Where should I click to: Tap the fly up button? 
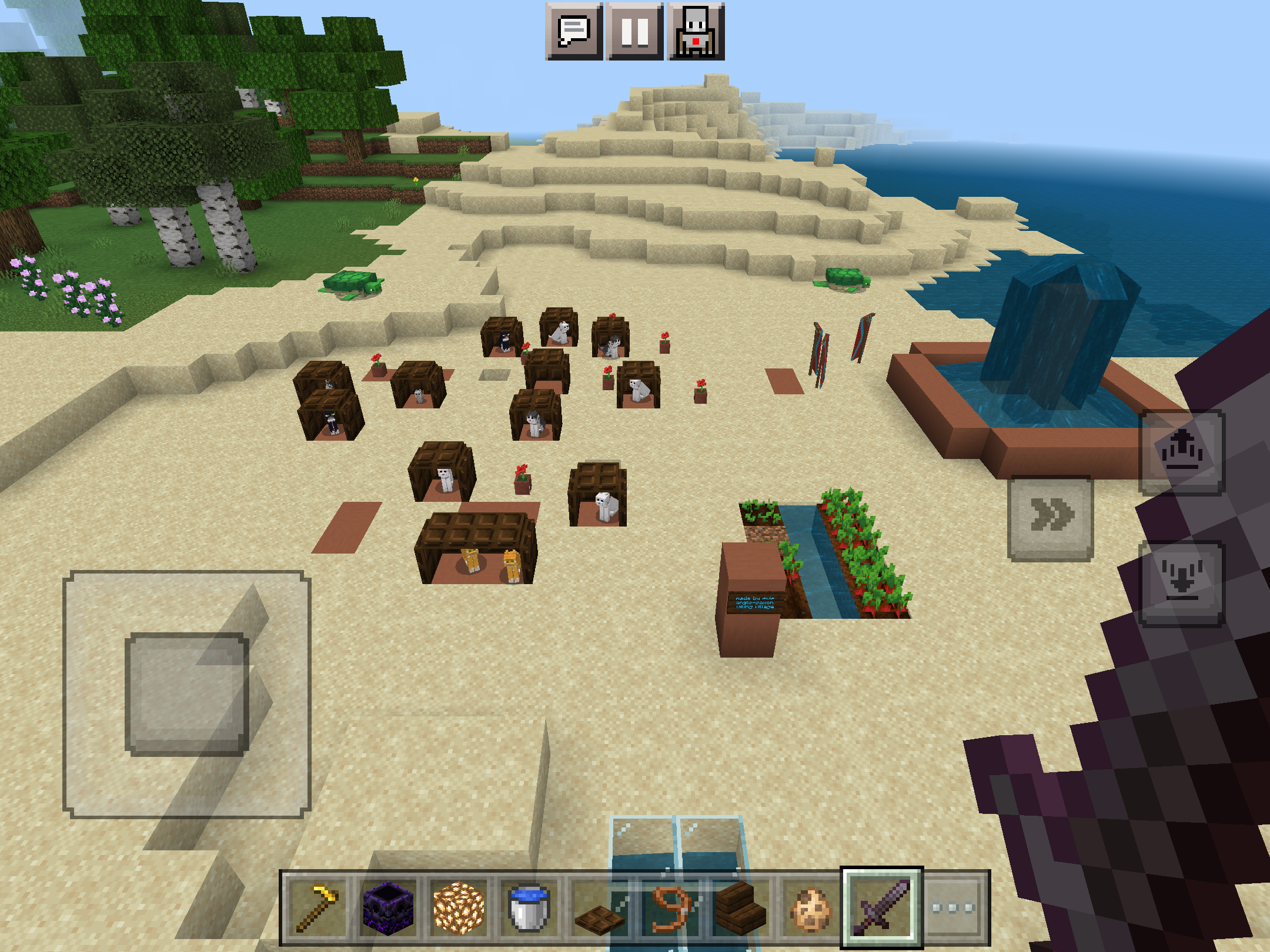click(x=1182, y=451)
